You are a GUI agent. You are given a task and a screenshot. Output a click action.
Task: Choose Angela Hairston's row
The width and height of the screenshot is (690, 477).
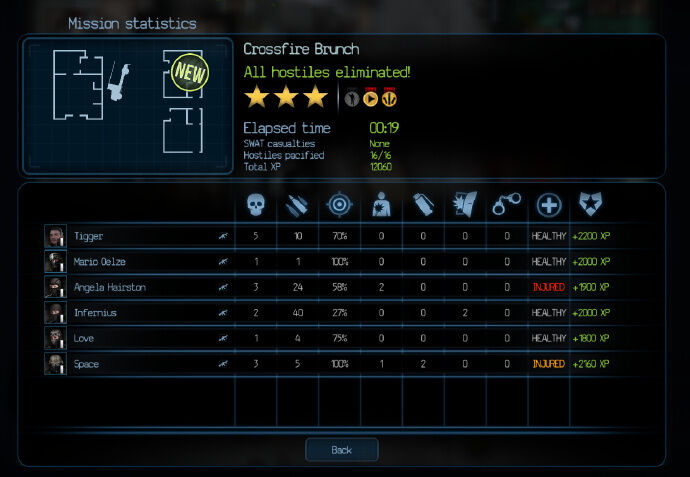(140, 287)
